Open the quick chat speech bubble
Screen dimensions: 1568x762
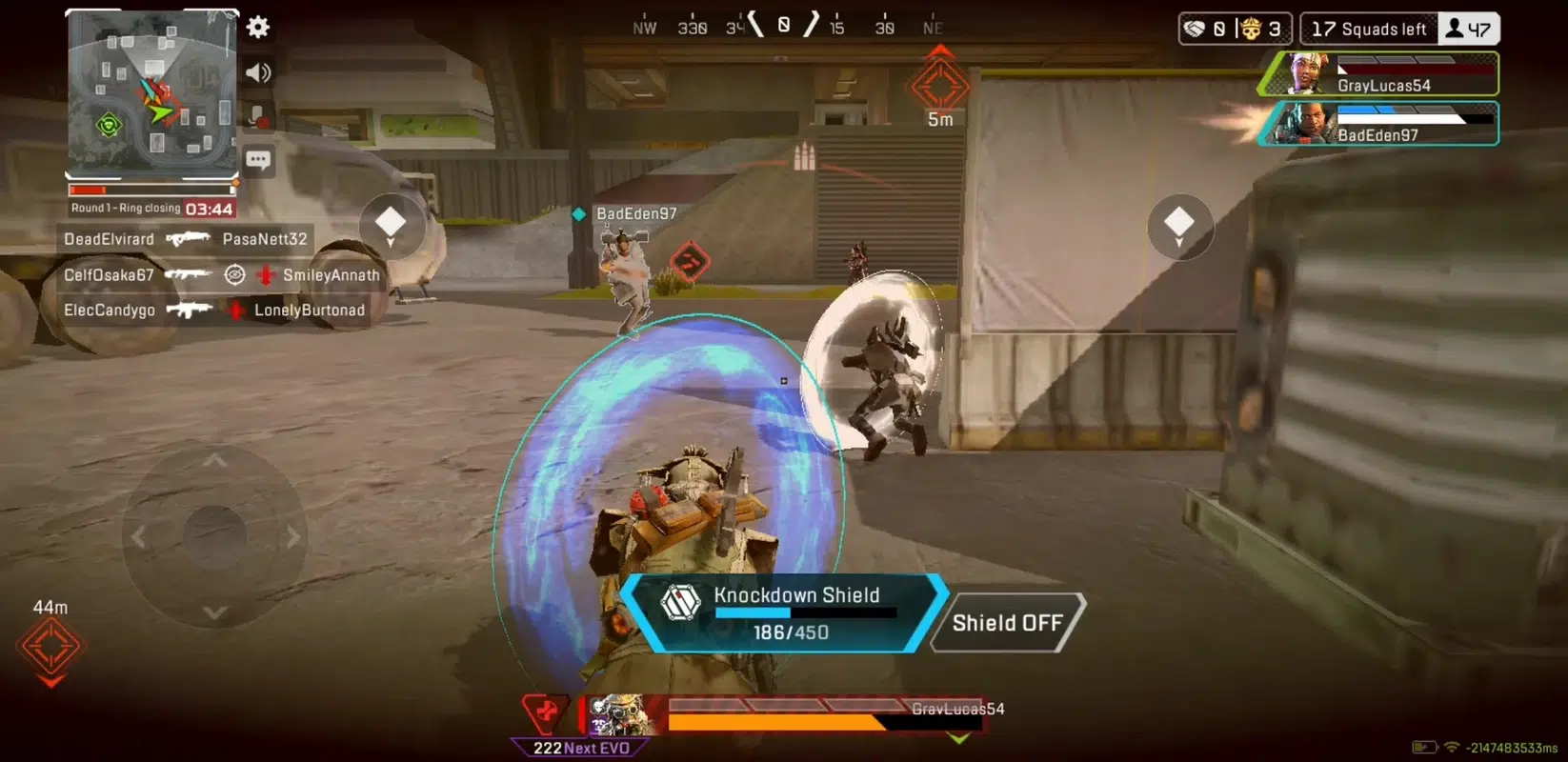(257, 159)
